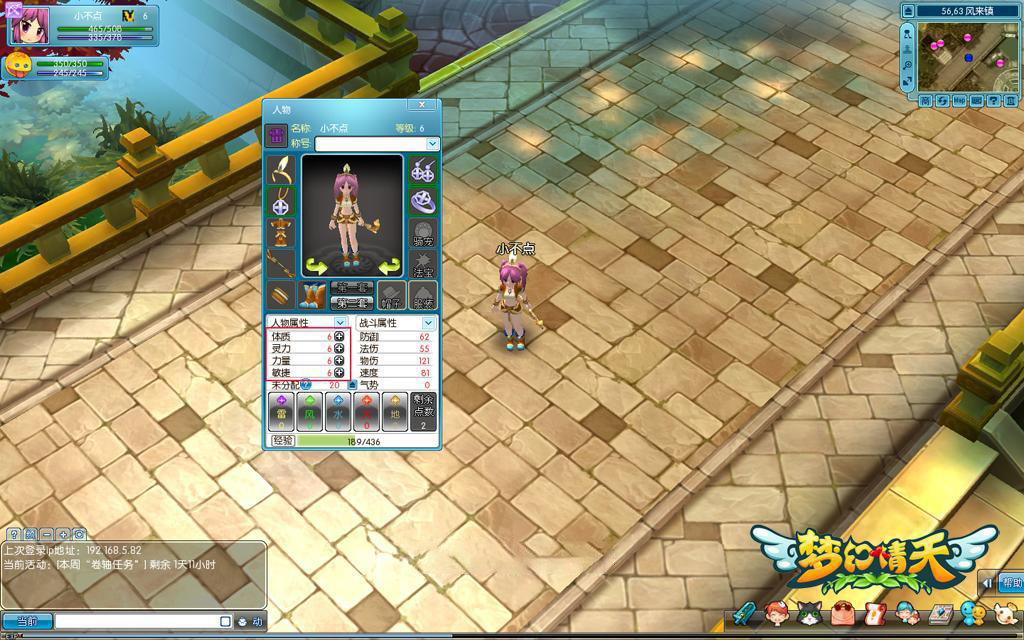Select the boots equipment slot
Image resolution: width=1024 pixels, height=640 pixels.
click(x=313, y=296)
